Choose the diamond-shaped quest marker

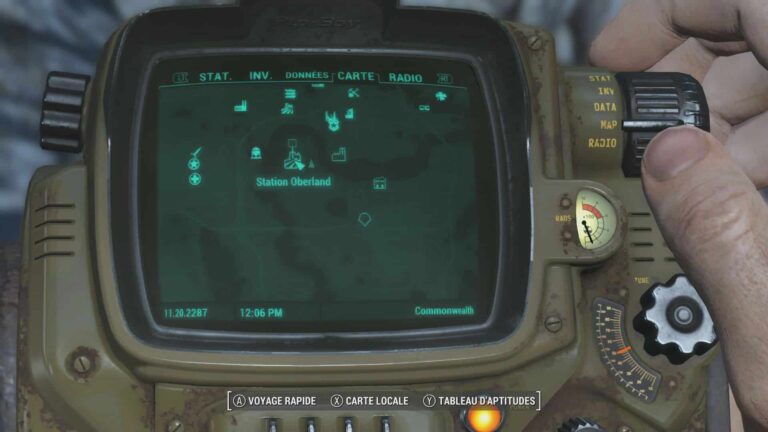pos(364,217)
